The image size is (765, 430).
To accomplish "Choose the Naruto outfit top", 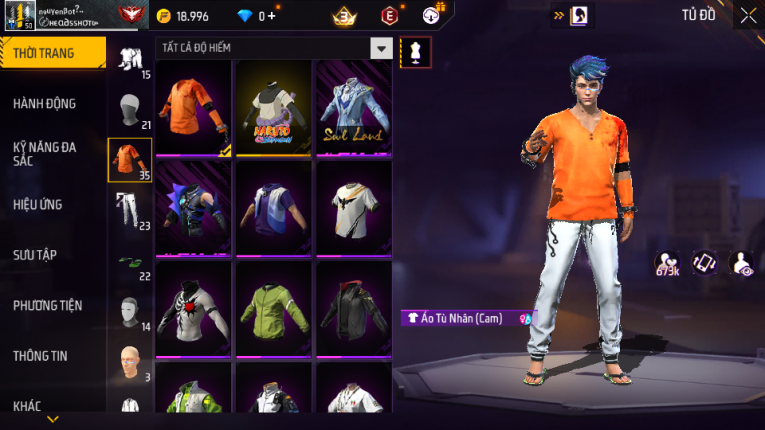I will point(274,108).
